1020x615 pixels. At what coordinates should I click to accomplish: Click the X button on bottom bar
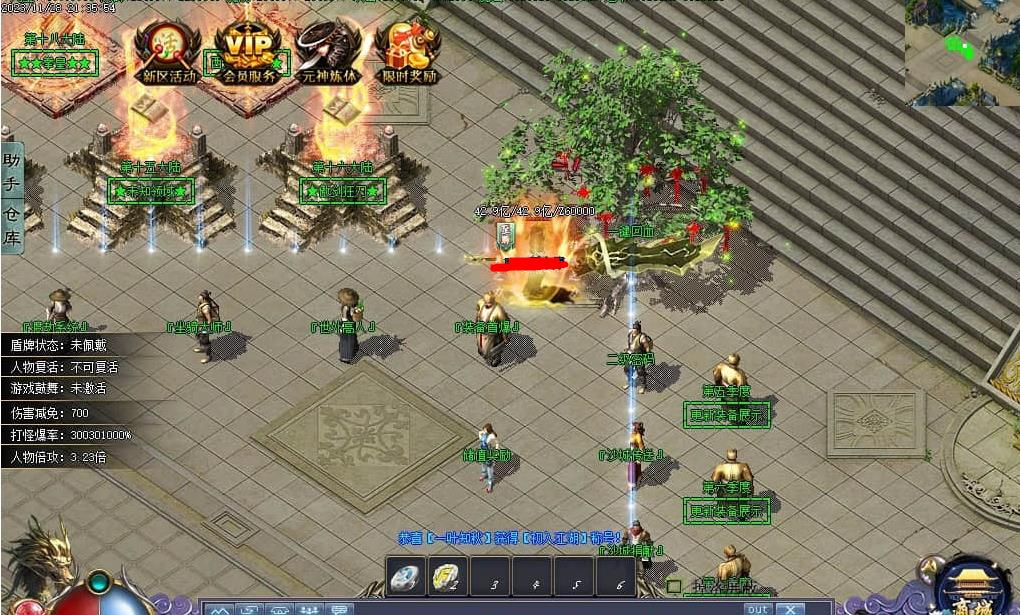click(x=790, y=608)
